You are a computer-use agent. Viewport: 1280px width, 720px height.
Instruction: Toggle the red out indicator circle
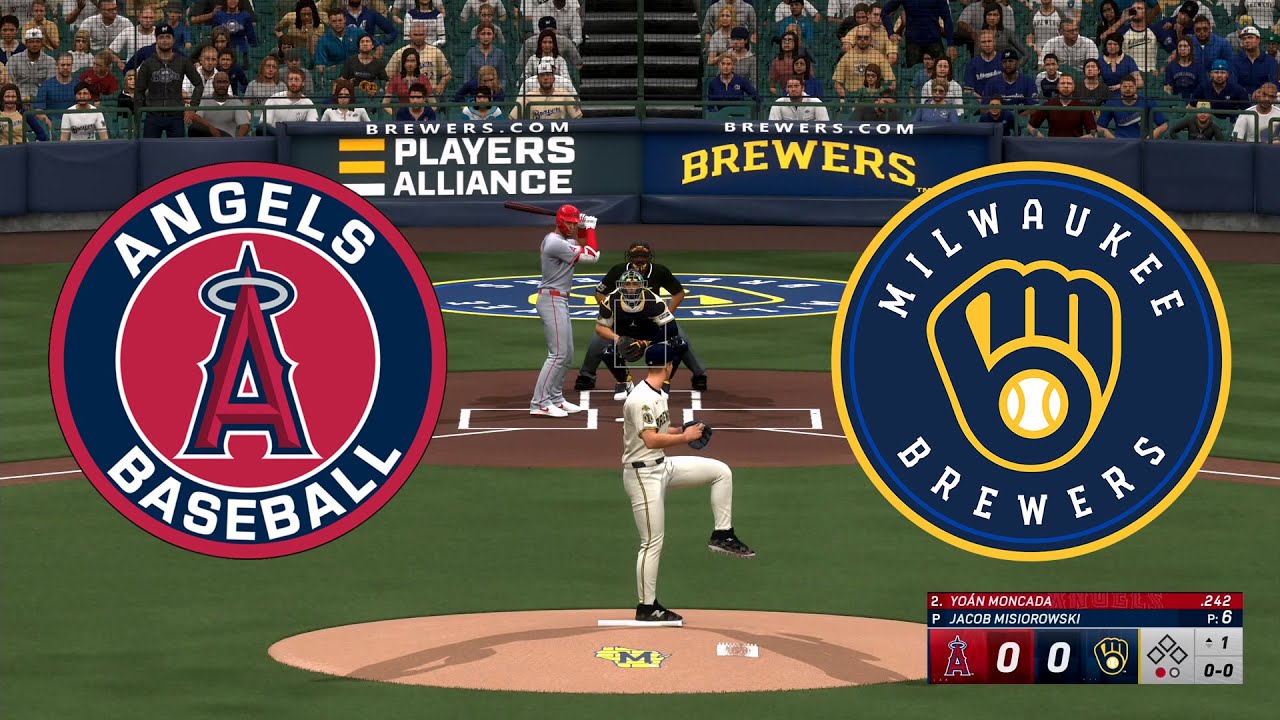[1161, 671]
